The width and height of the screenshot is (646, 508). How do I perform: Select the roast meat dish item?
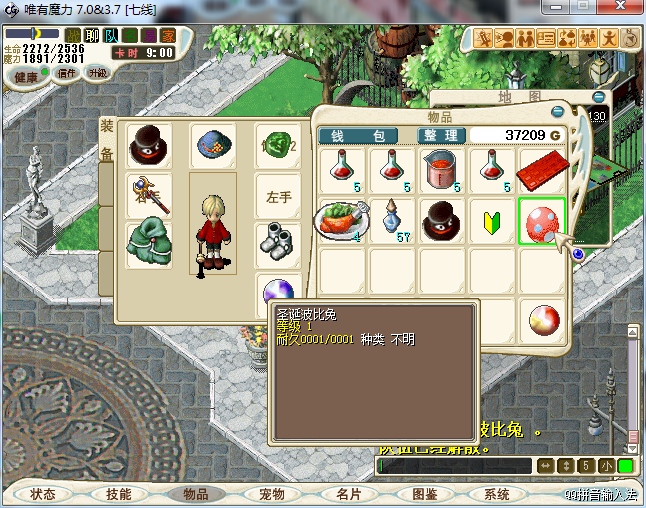342,220
